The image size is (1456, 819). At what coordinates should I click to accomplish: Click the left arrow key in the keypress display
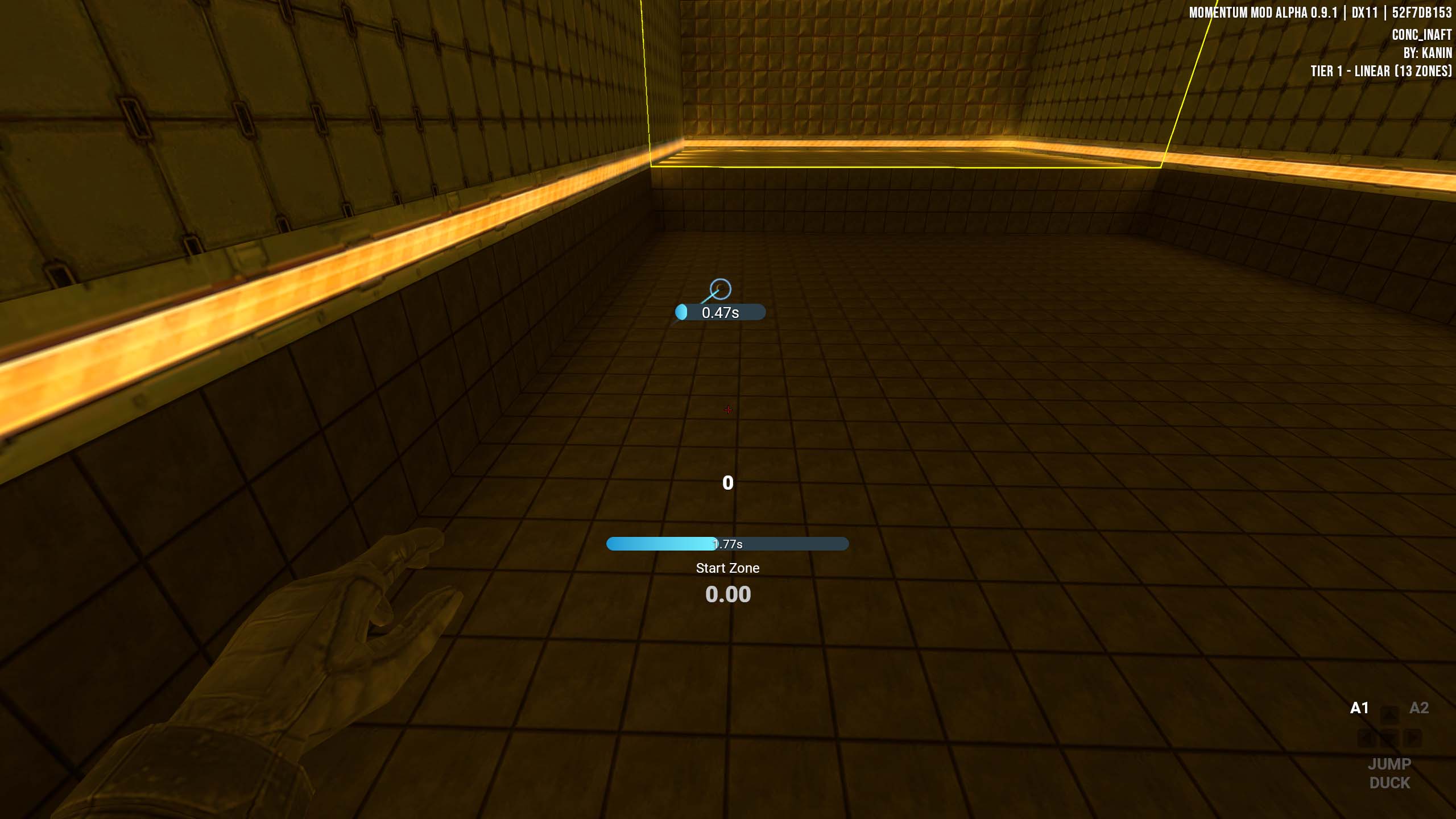coord(1365,738)
